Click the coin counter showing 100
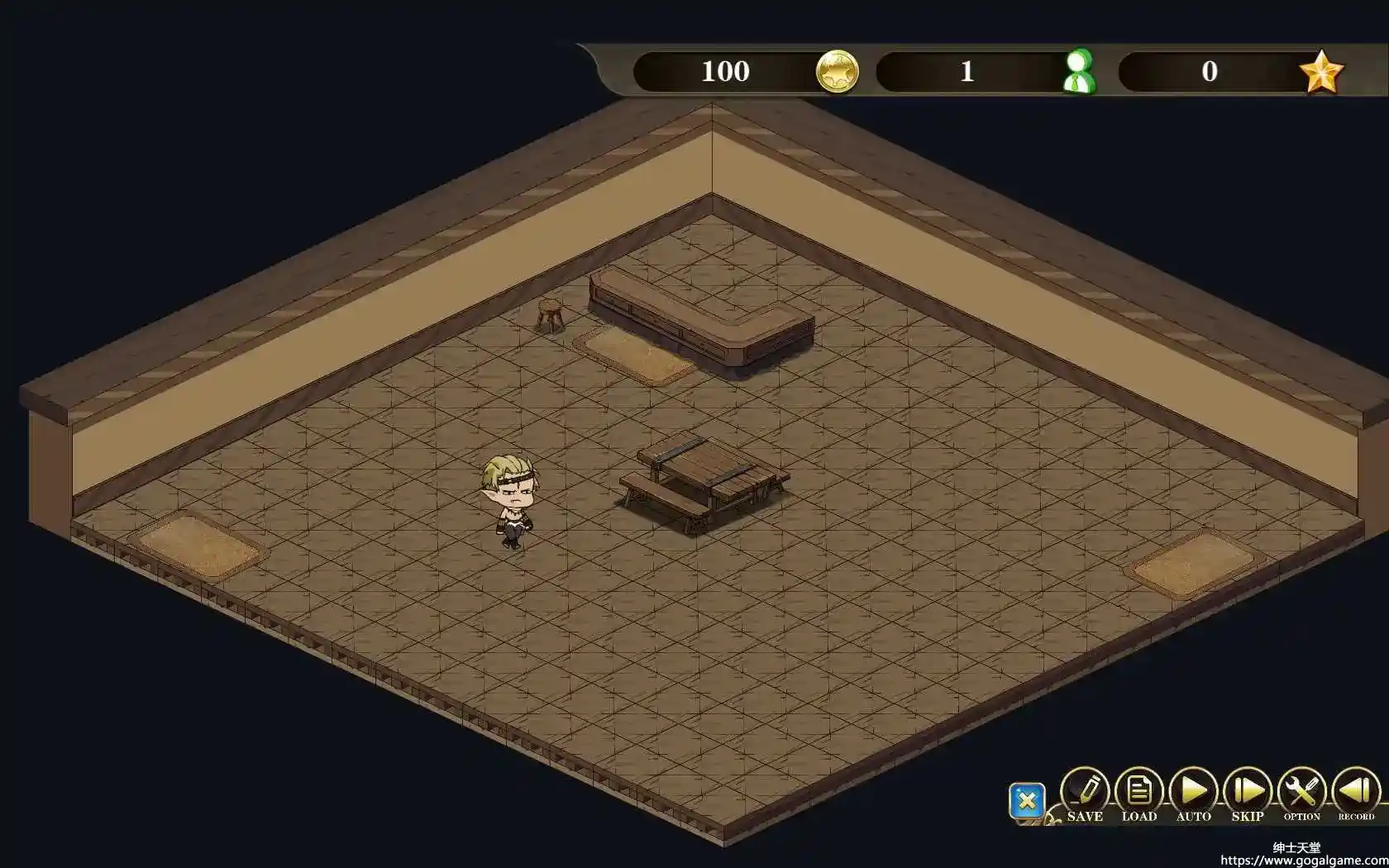 point(726,71)
